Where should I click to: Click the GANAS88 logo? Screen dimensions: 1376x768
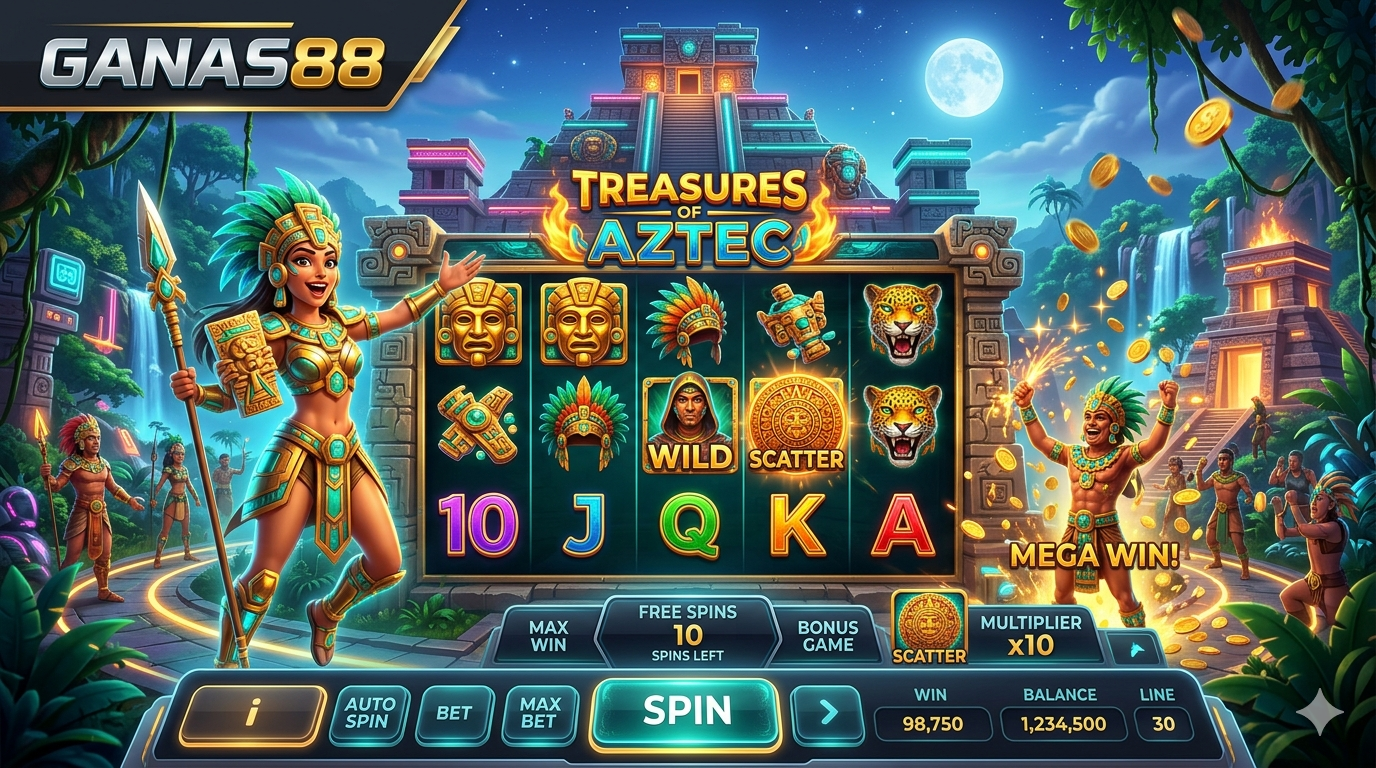(212, 64)
